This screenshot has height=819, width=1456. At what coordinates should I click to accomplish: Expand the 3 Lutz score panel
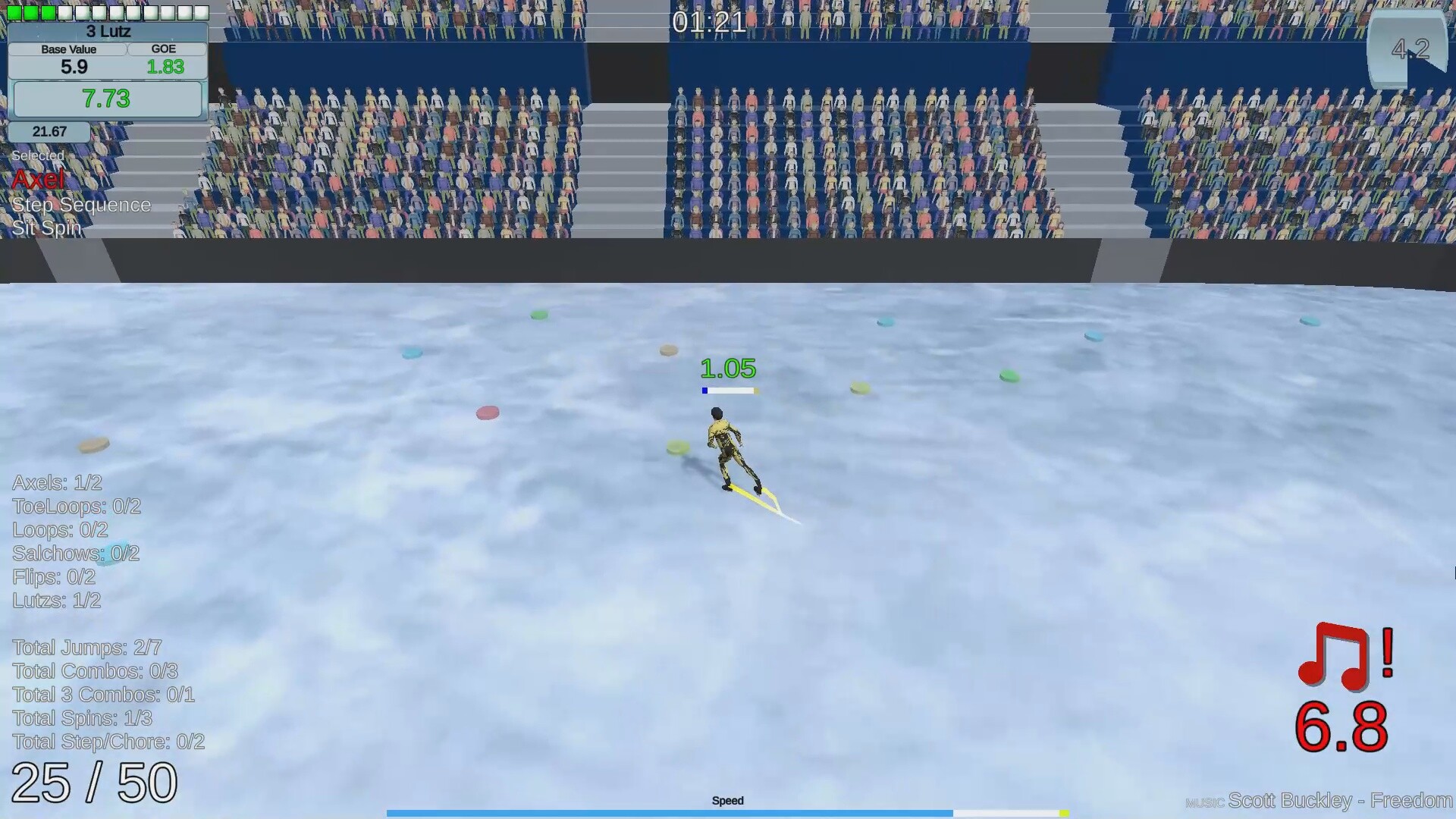click(x=108, y=32)
